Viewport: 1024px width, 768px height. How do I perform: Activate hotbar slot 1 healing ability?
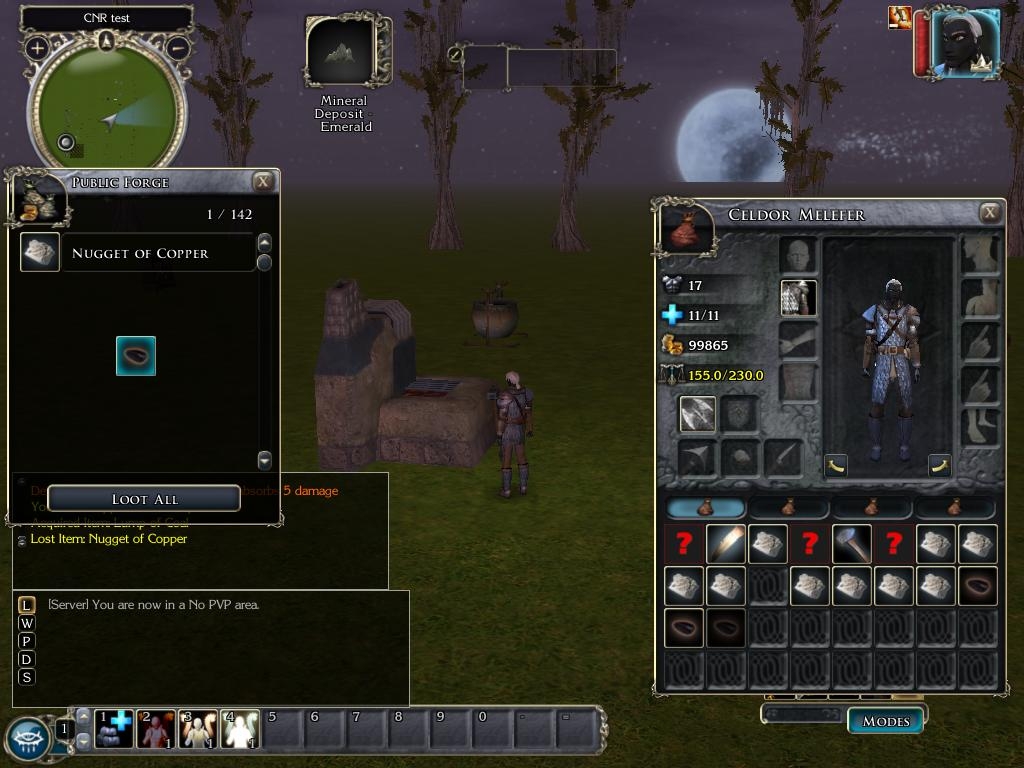click(x=114, y=729)
